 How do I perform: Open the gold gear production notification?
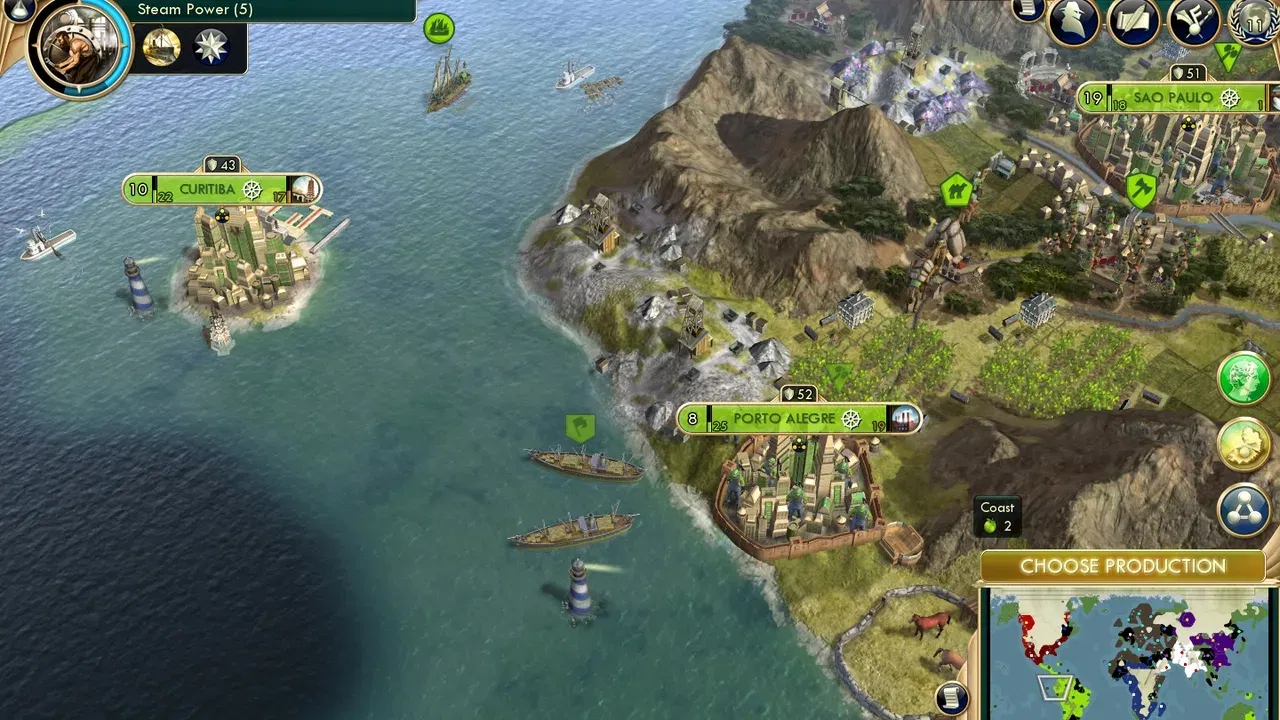1243,444
